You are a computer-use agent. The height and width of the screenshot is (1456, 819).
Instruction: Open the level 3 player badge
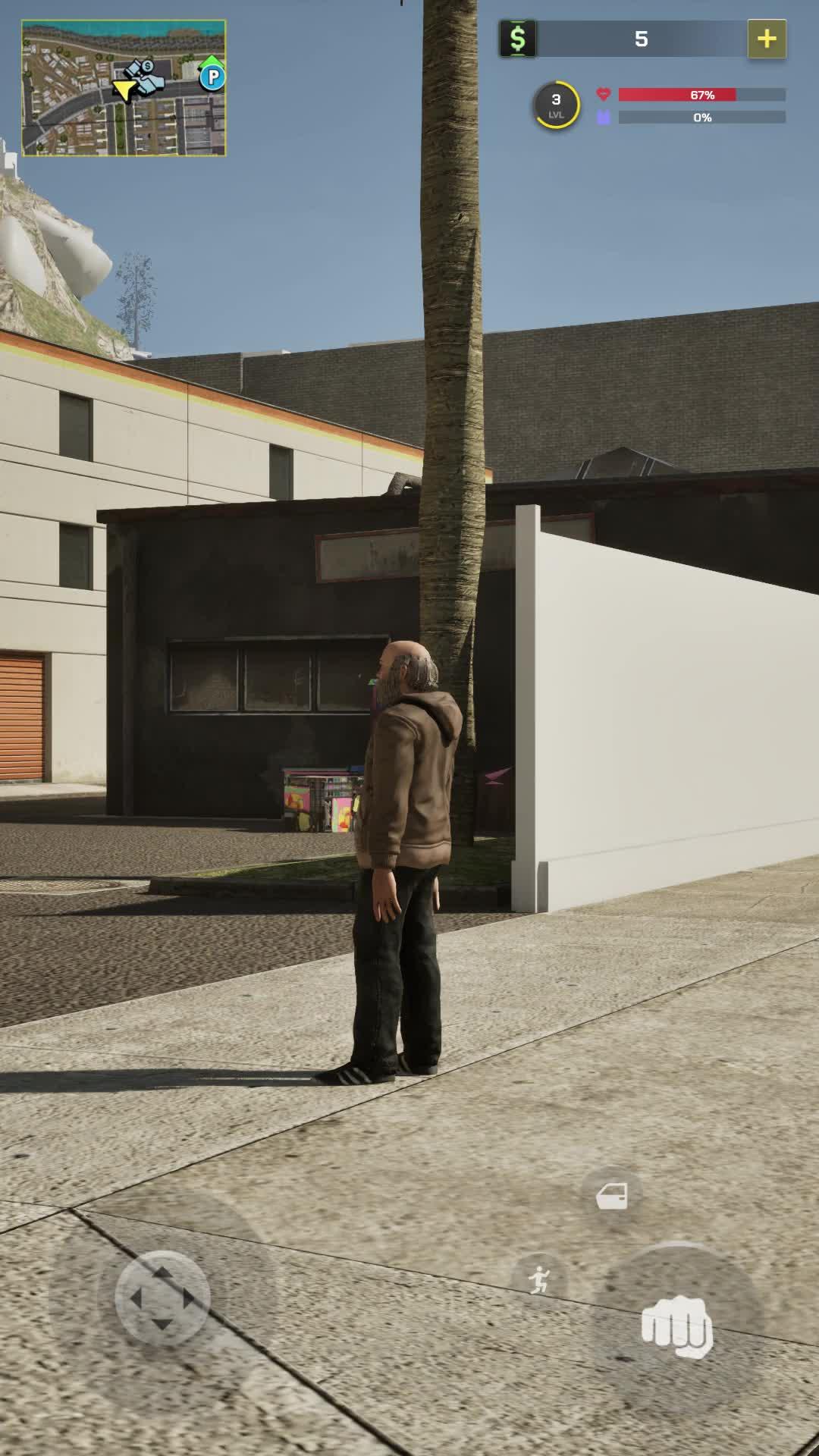(x=556, y=105)
